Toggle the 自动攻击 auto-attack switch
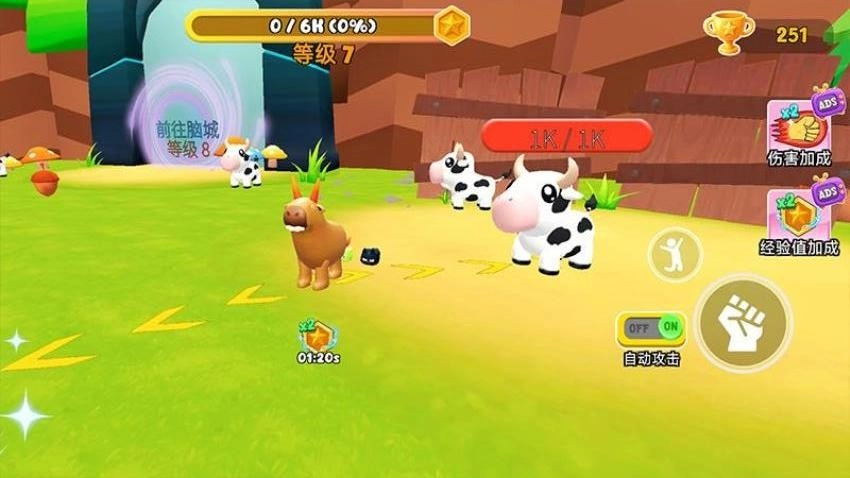The height and width of the screenshot is (478, 850). [x=650, y=327]
